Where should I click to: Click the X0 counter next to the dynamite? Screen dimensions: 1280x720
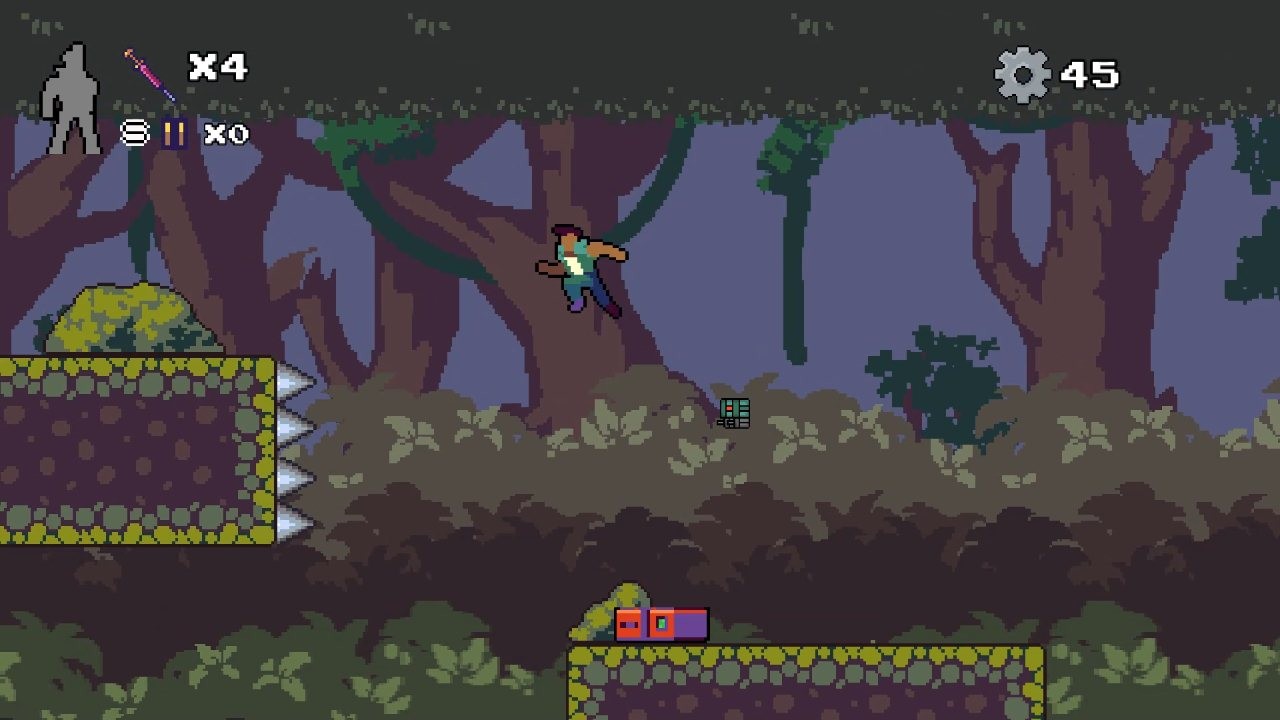(224, 134)
